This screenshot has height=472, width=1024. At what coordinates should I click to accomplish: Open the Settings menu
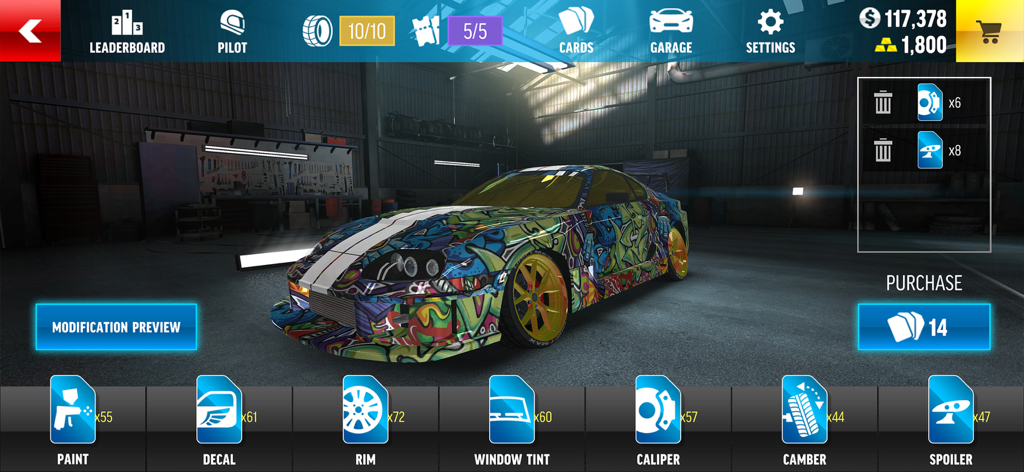[770, 31]
